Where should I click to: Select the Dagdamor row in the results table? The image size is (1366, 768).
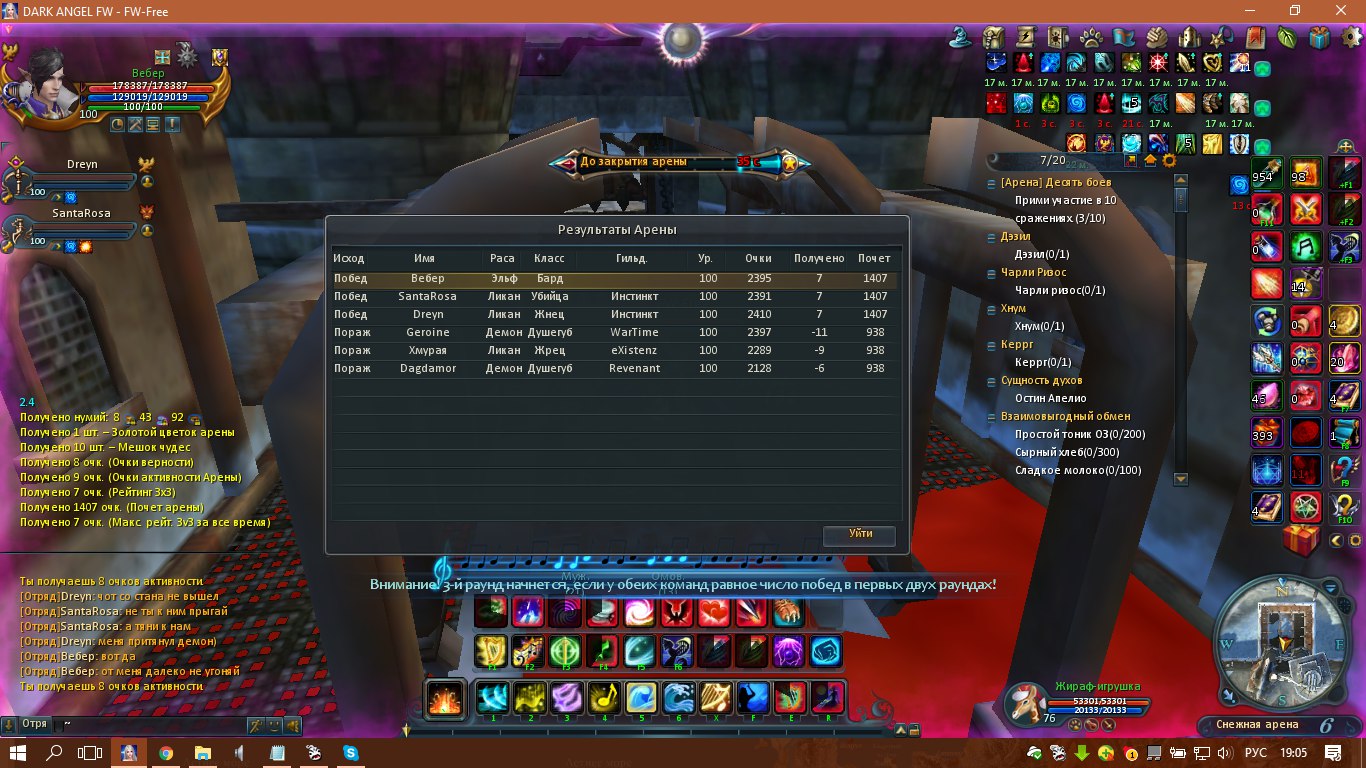[616, 368]
